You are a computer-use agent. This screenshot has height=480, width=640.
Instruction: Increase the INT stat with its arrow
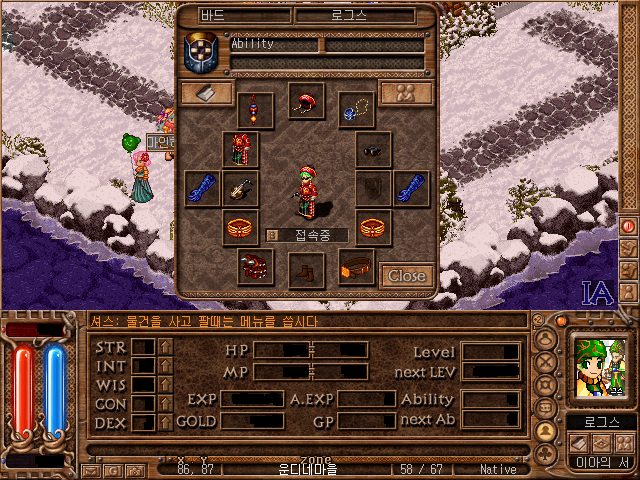click(165, 366)
